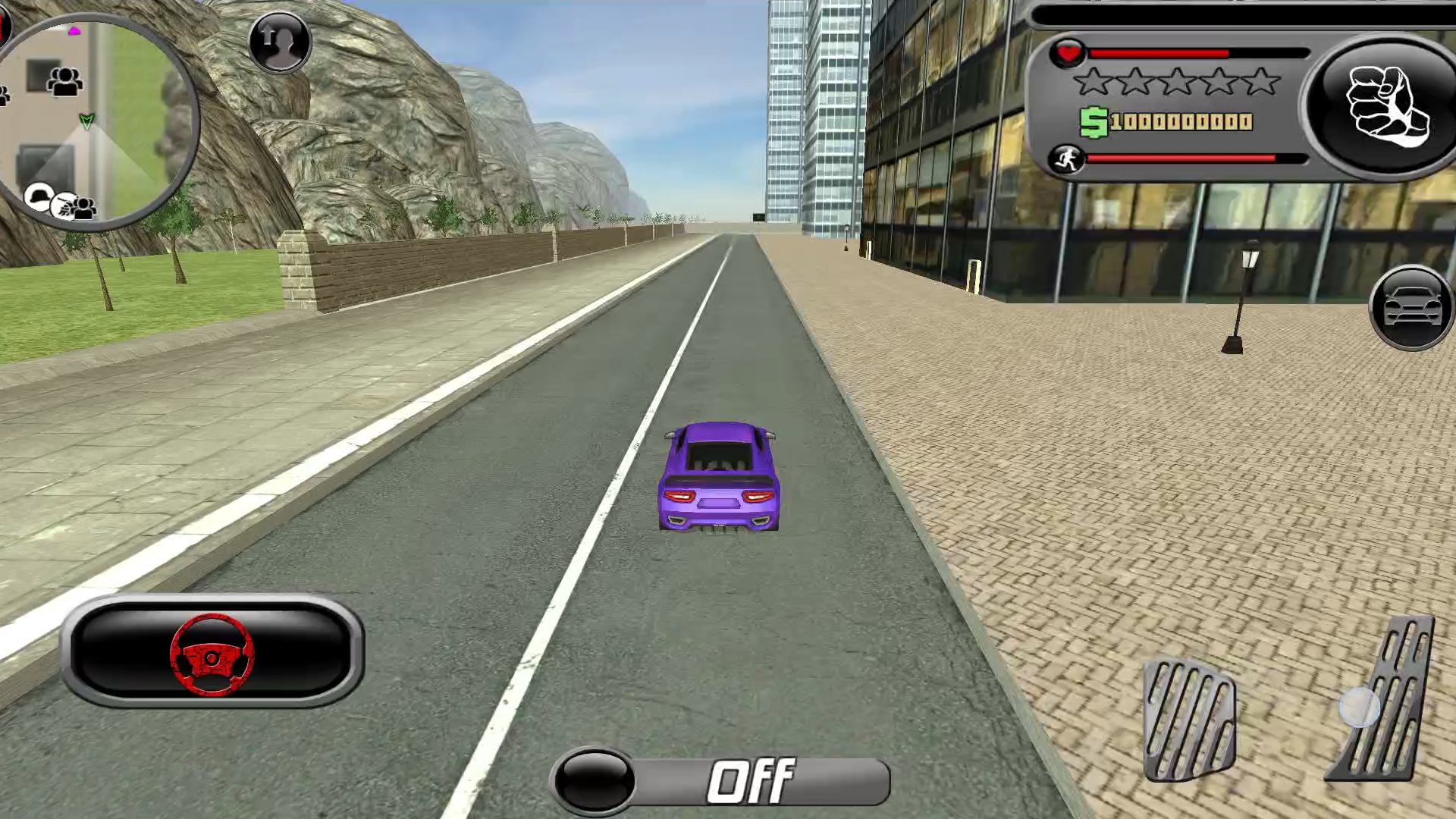Tap the red steering wheel control
The height and width of the screenshot is (819, 1456).
(x=212, y=653)
